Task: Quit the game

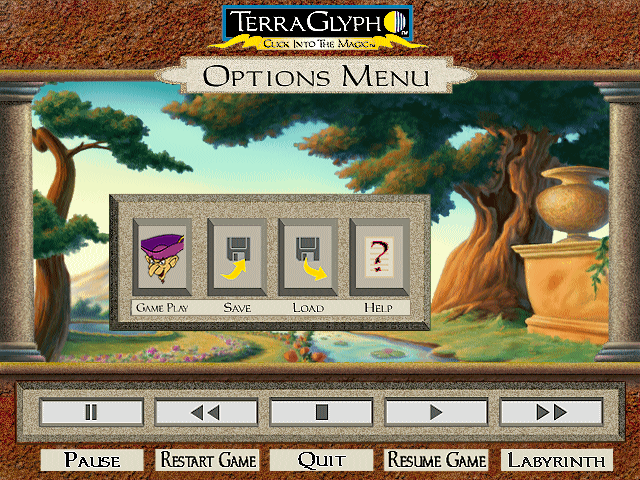Action: [321, 460]
